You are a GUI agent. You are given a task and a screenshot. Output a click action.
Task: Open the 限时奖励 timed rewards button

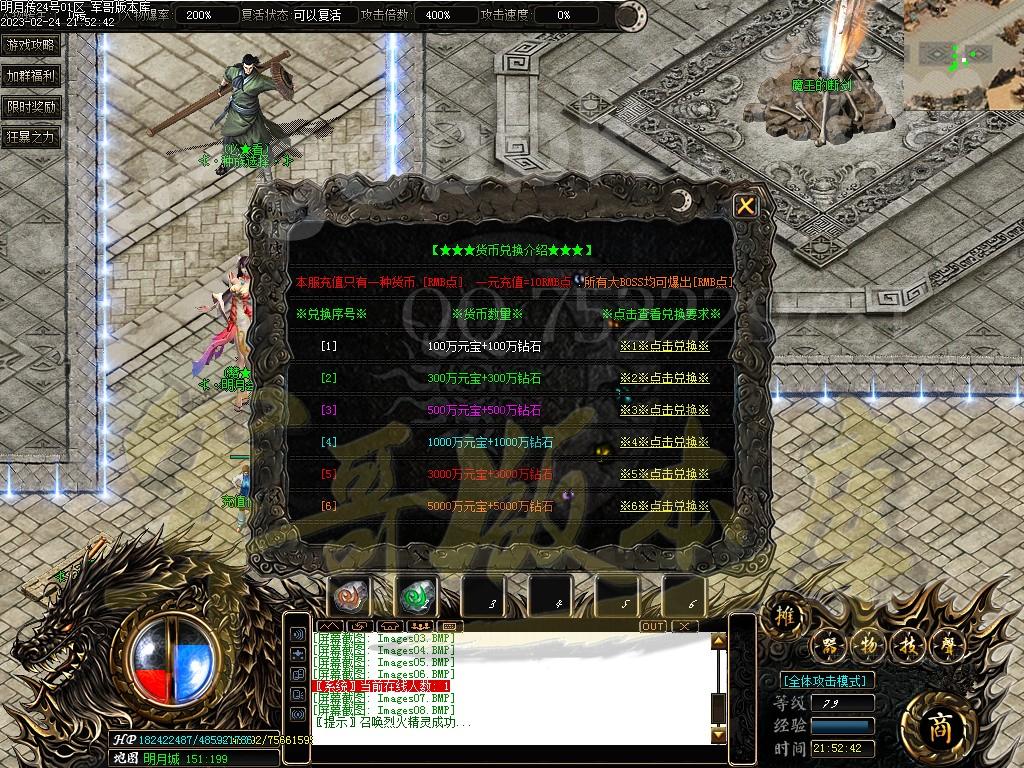click(x=31, y=107)
